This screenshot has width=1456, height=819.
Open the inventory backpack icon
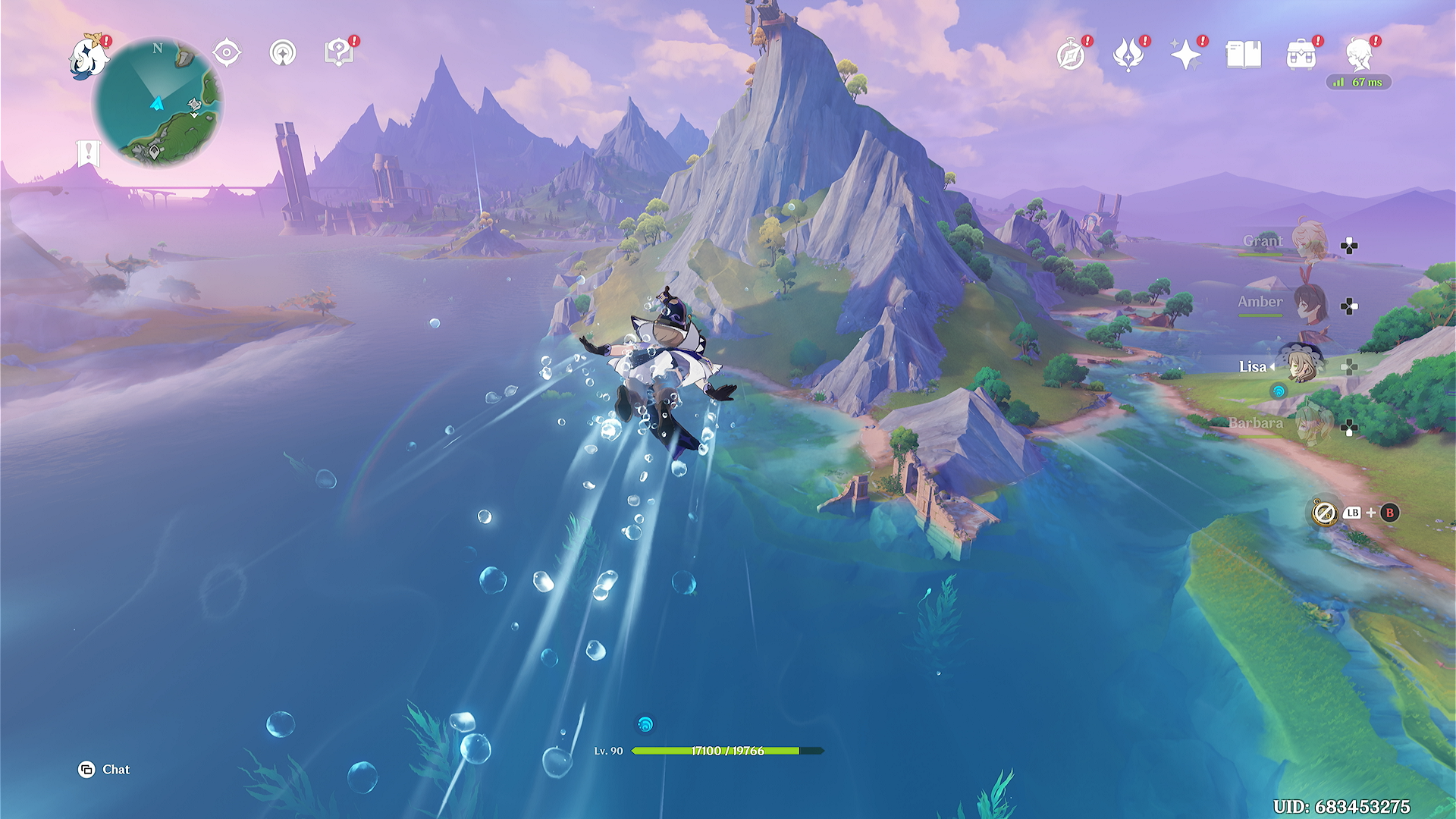click(1301, 55)
